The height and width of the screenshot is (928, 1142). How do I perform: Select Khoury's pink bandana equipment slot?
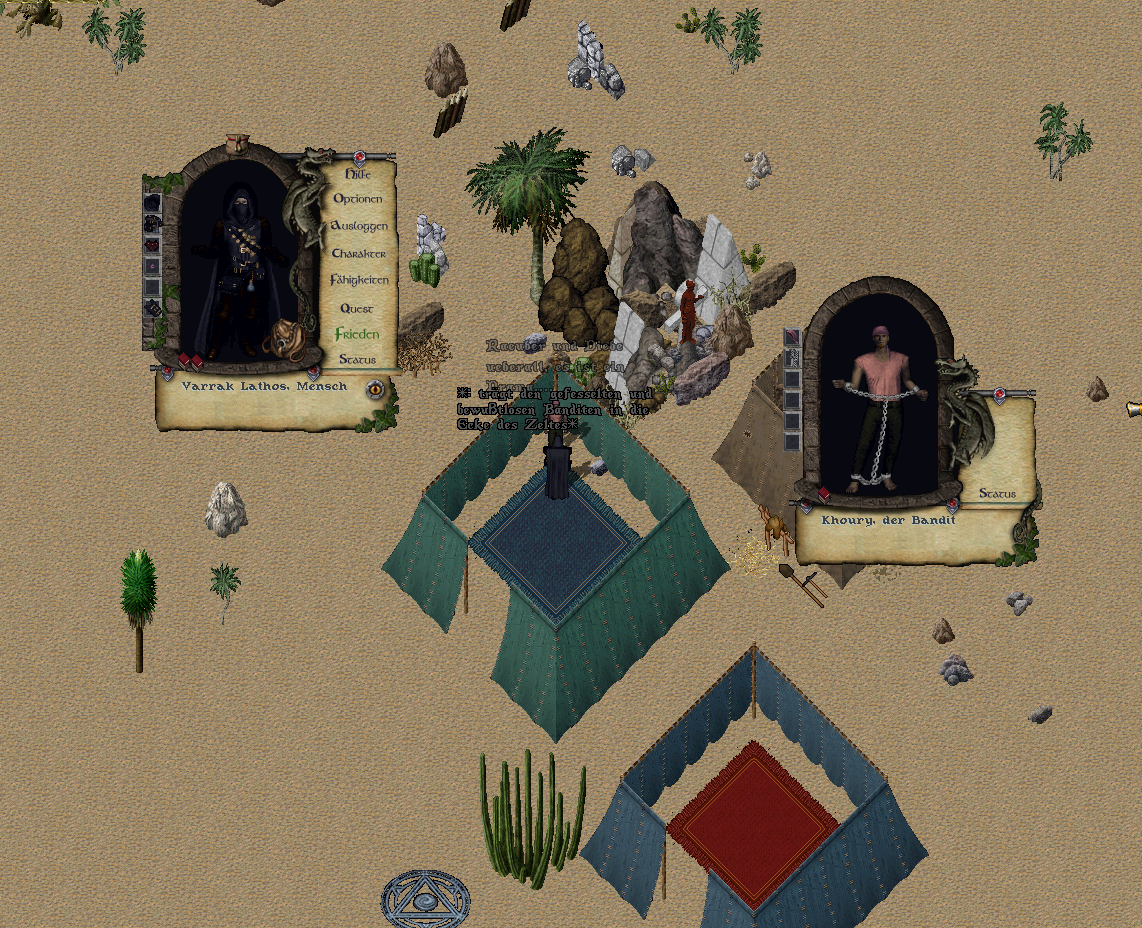[792, 337]
